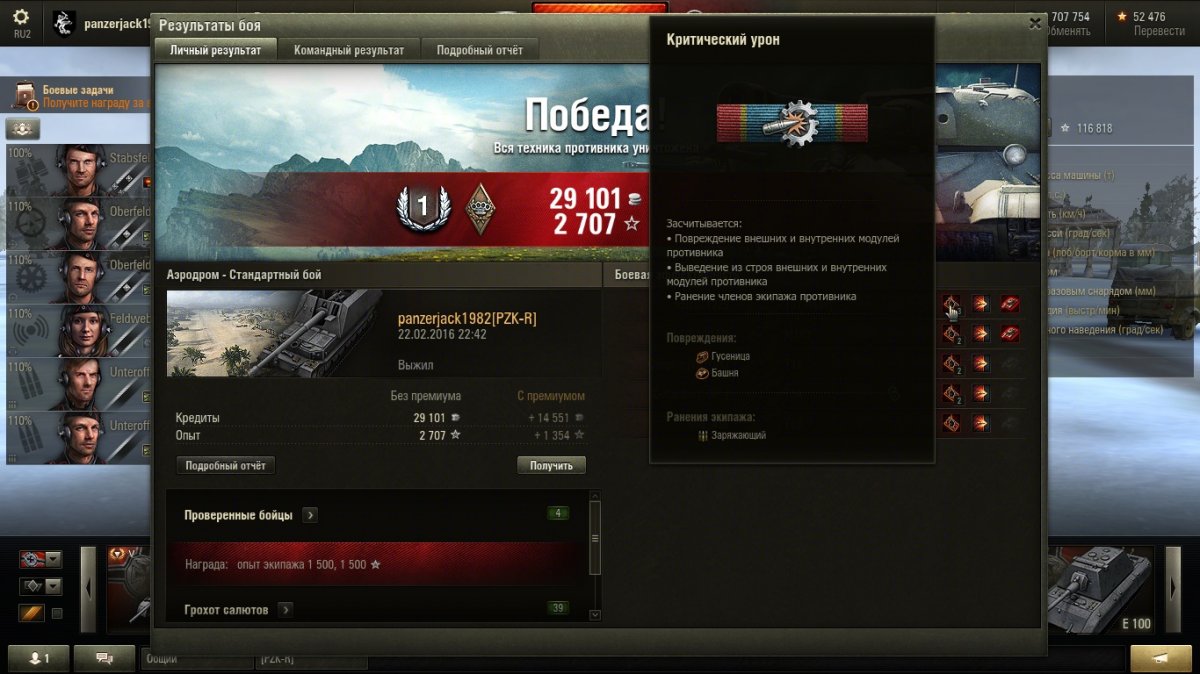Select the Личный результат tab
This screenshot has height=674, width=1200.
[215, 50]
